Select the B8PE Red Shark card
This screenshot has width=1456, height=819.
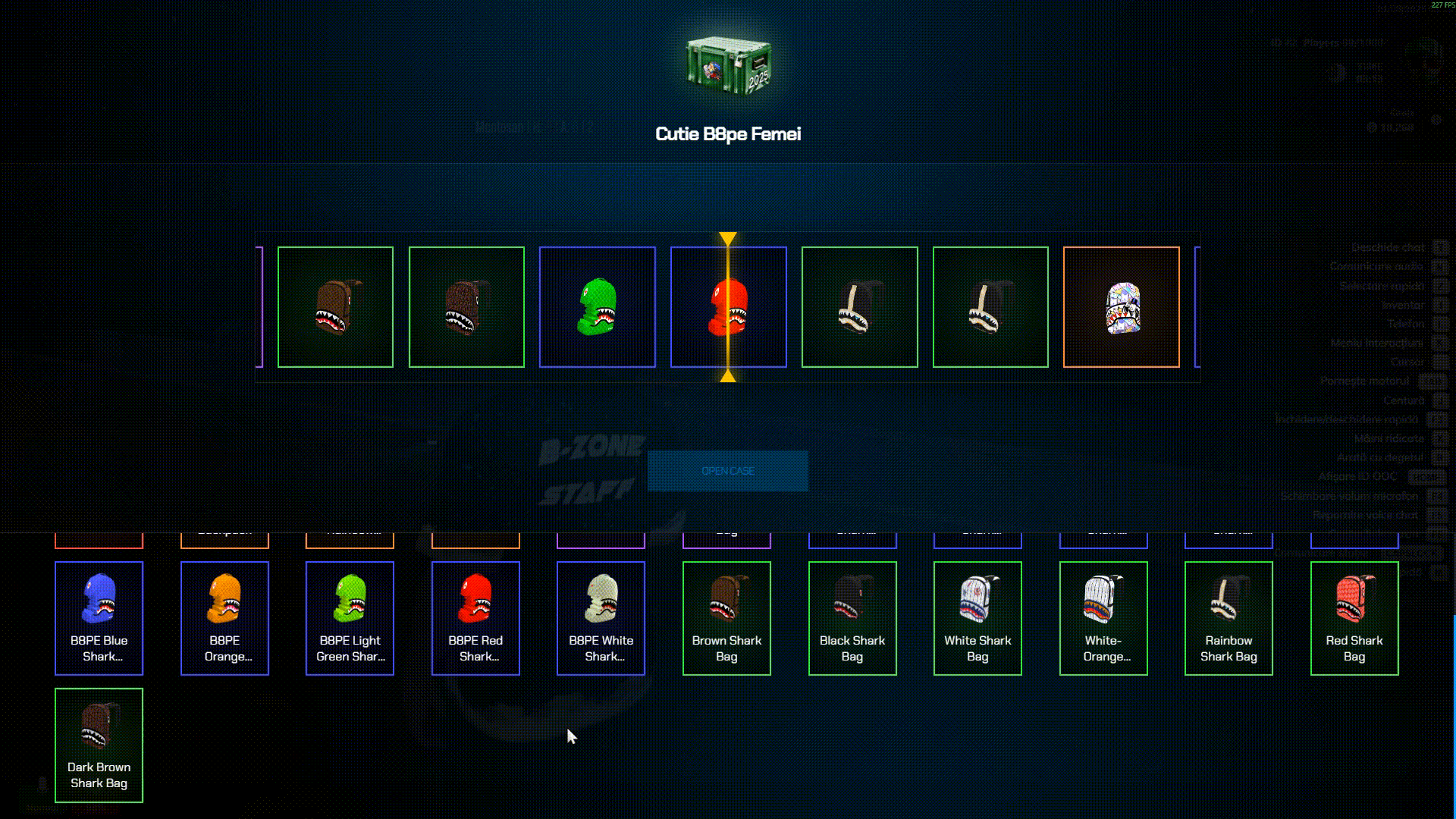[475, 618]
